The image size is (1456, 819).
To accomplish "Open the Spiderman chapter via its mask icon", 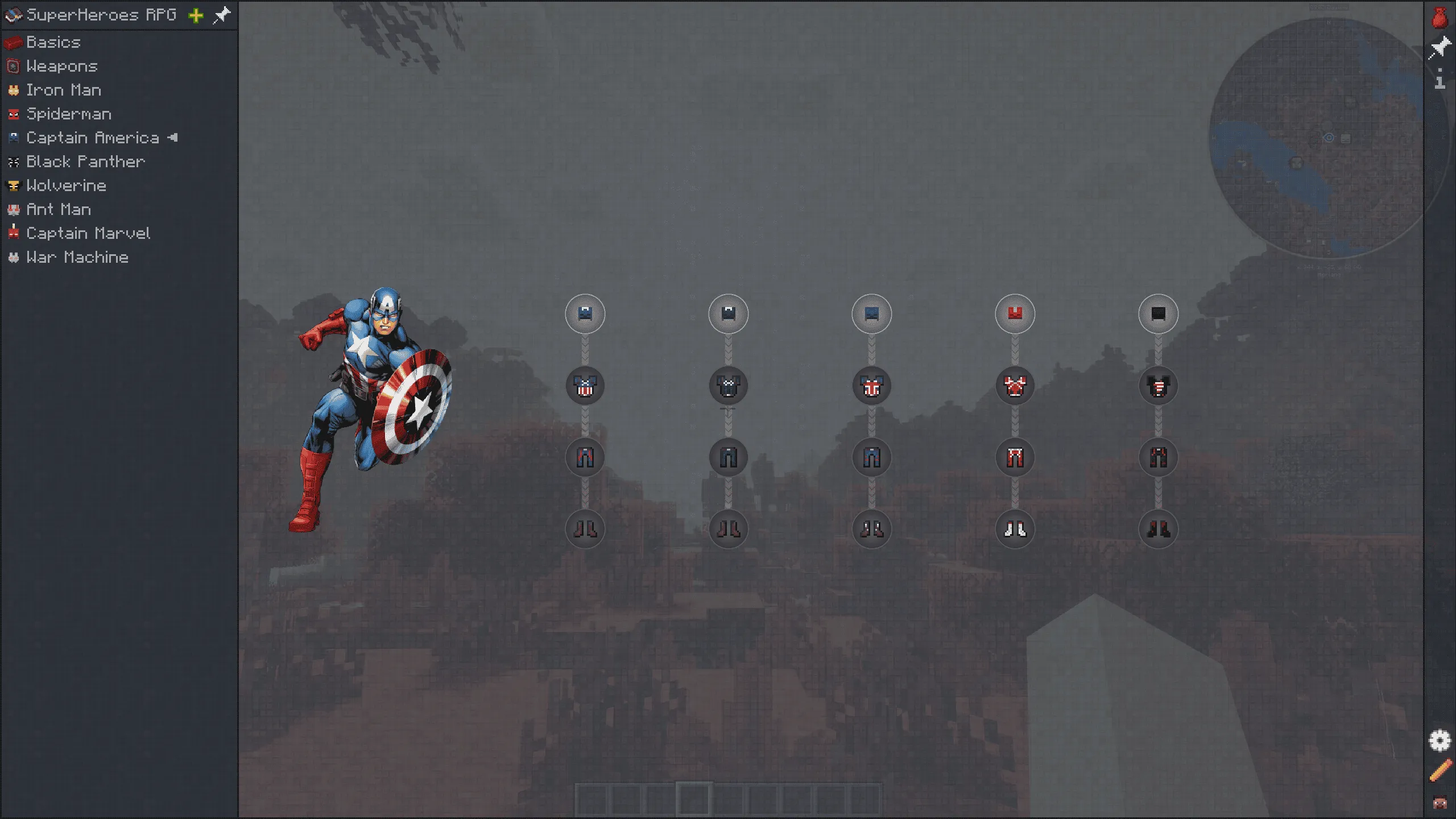I will click(14, 114).
